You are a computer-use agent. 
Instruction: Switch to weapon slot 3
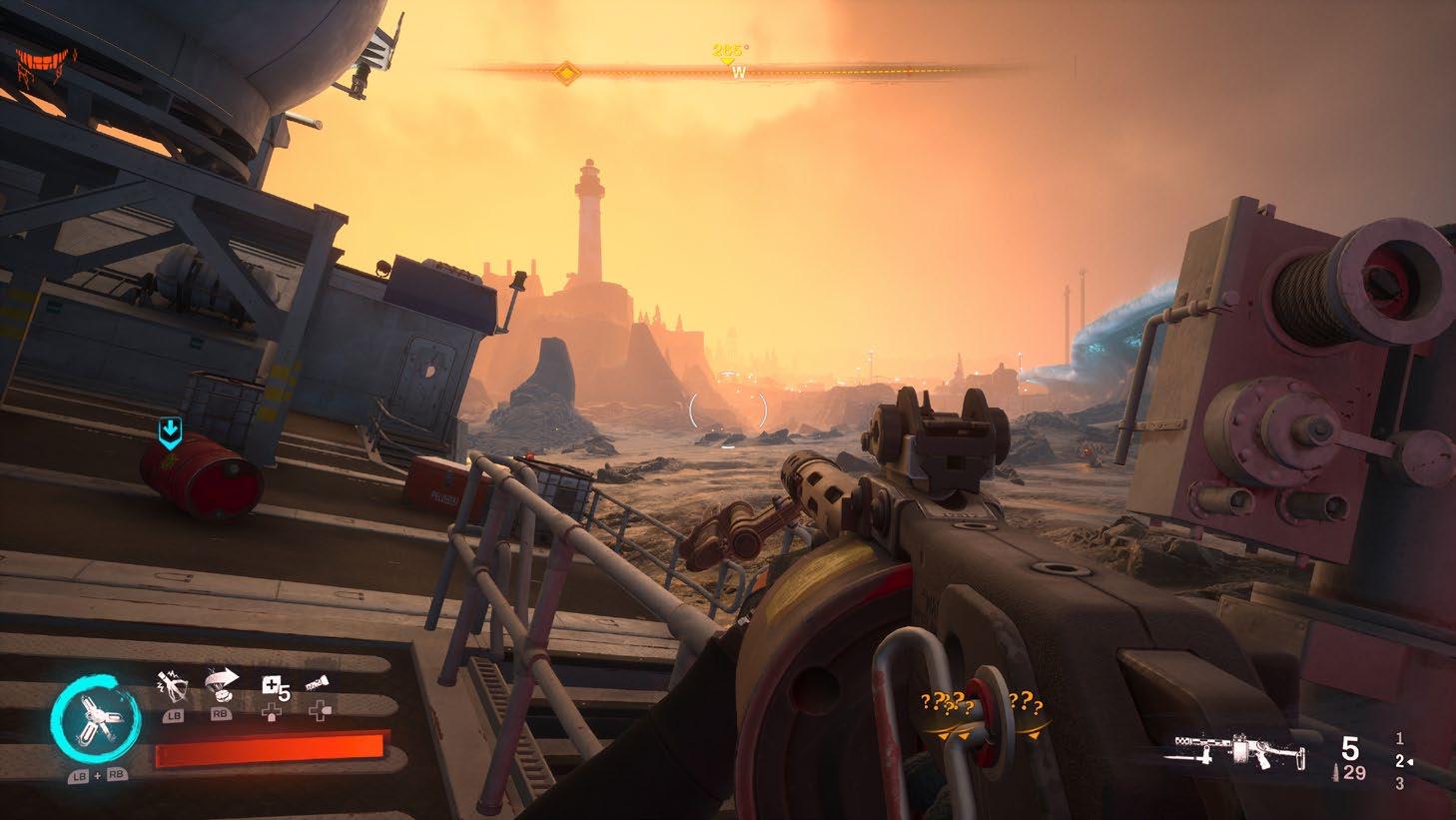pyautogui.click(x=1399, y=784)
